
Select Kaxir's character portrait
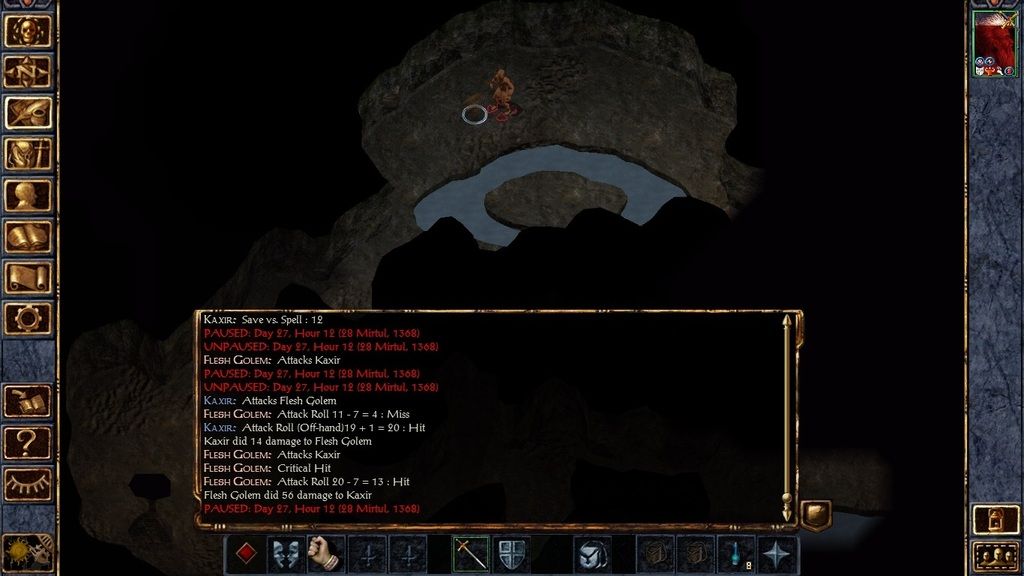(x=994, y=45)
